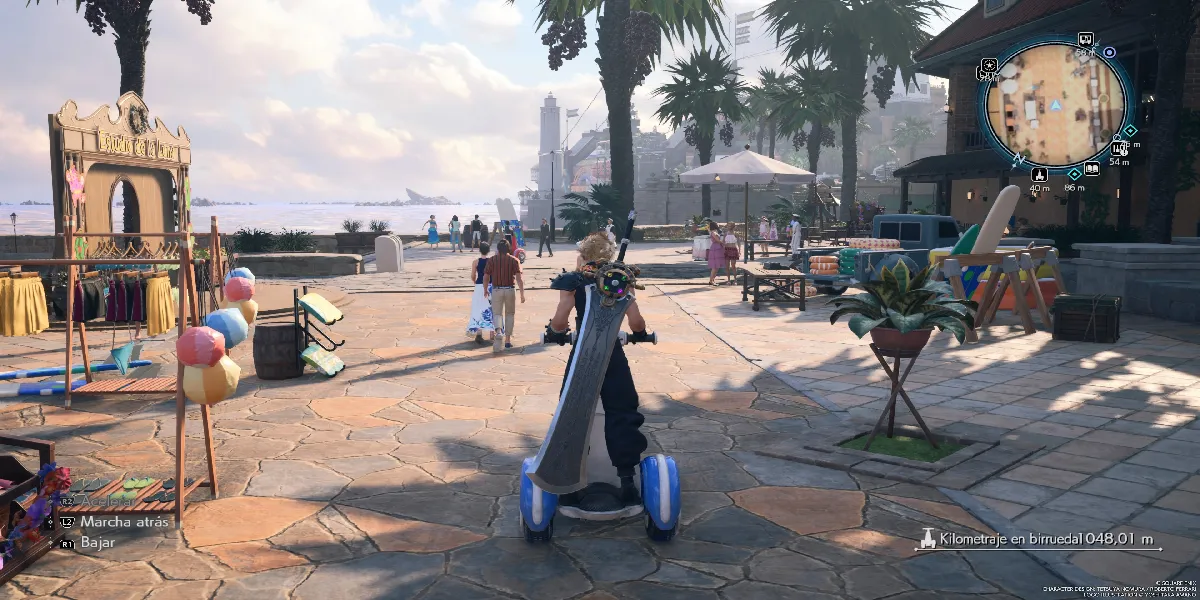The image size is (1200, 600).
Task: Open the circular minimap
Action: coord(1055,103)
